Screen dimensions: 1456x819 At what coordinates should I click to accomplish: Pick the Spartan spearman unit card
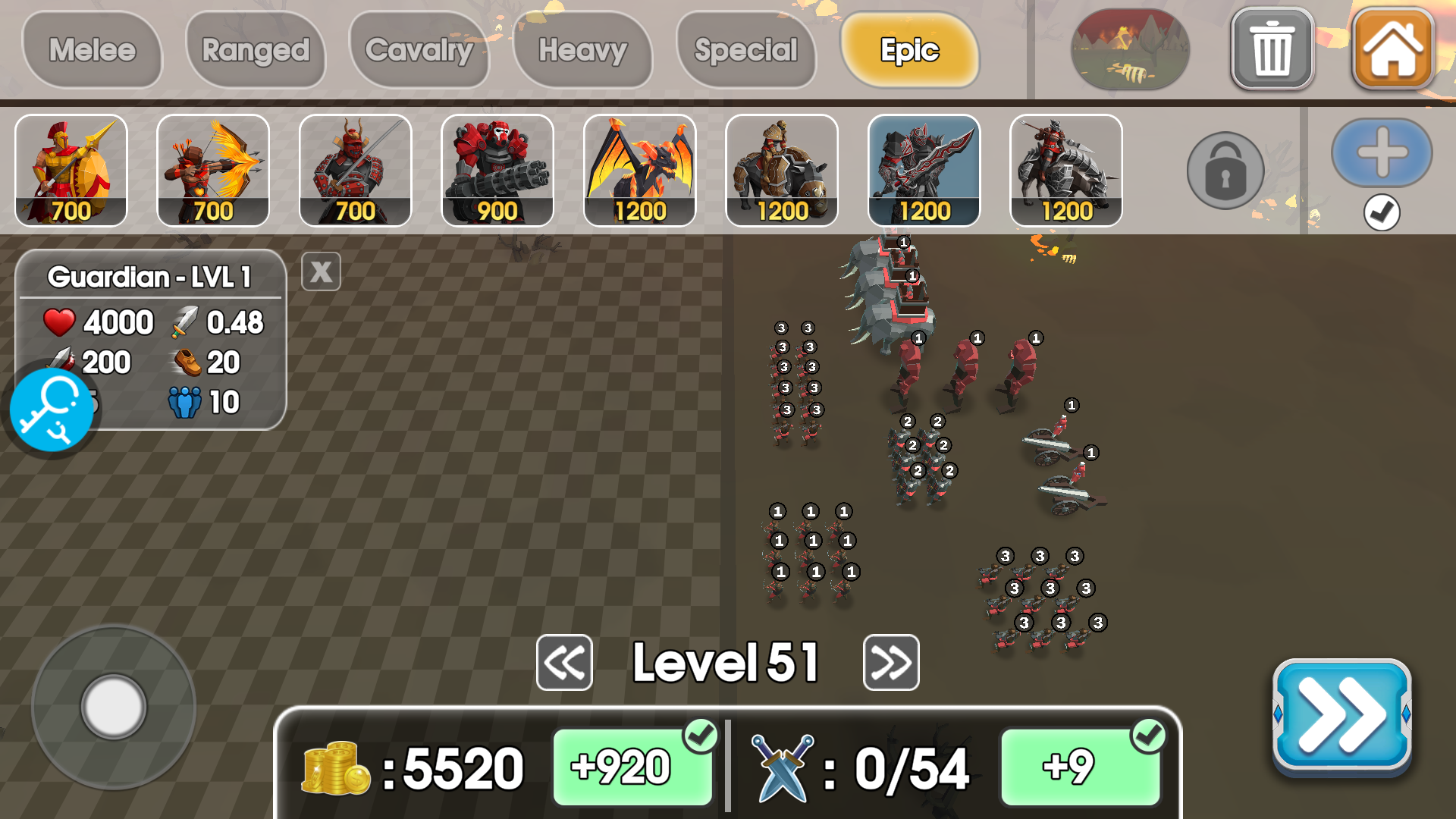(71, 171)
